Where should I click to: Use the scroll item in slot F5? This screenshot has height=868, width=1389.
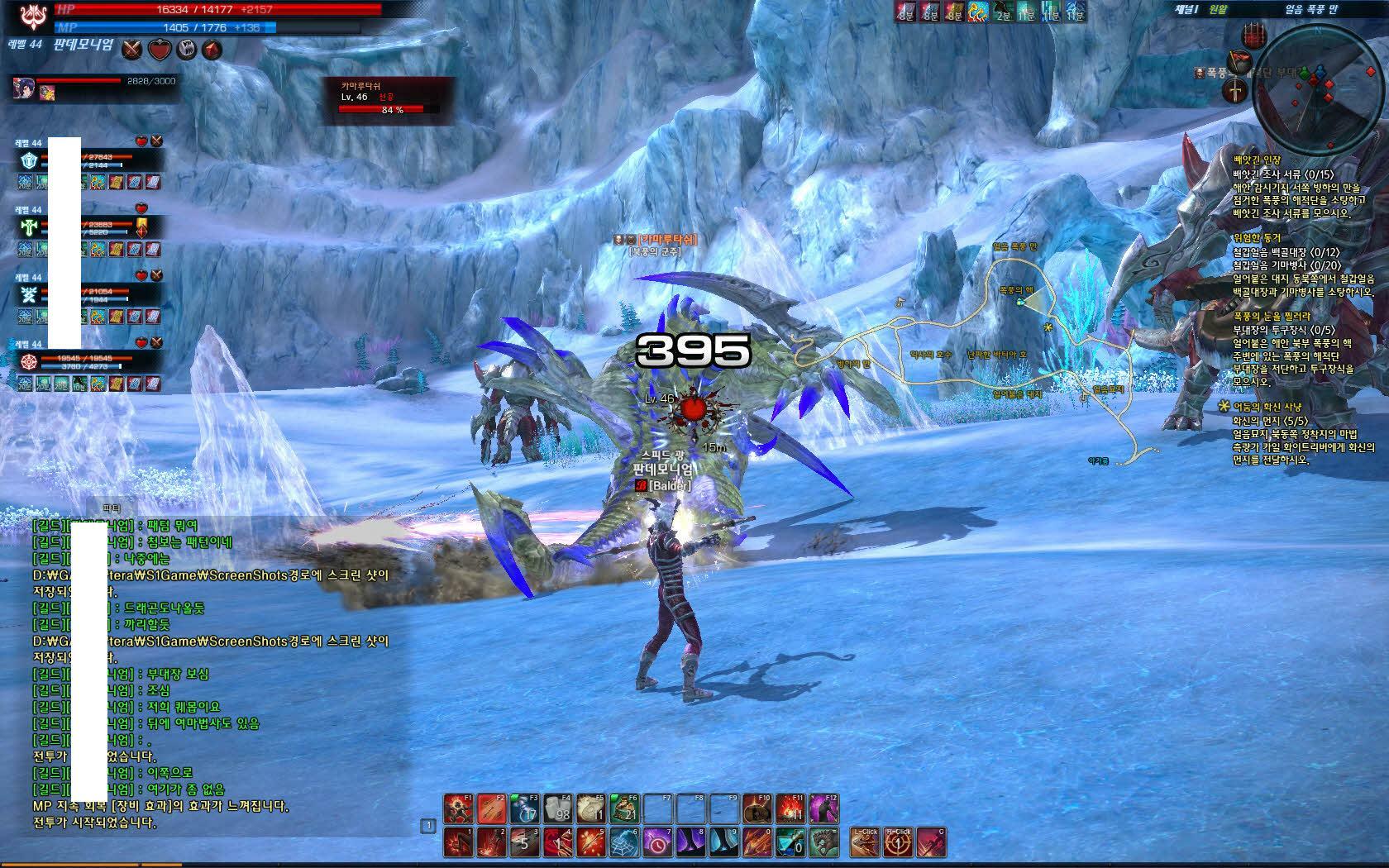pos(591,808)
